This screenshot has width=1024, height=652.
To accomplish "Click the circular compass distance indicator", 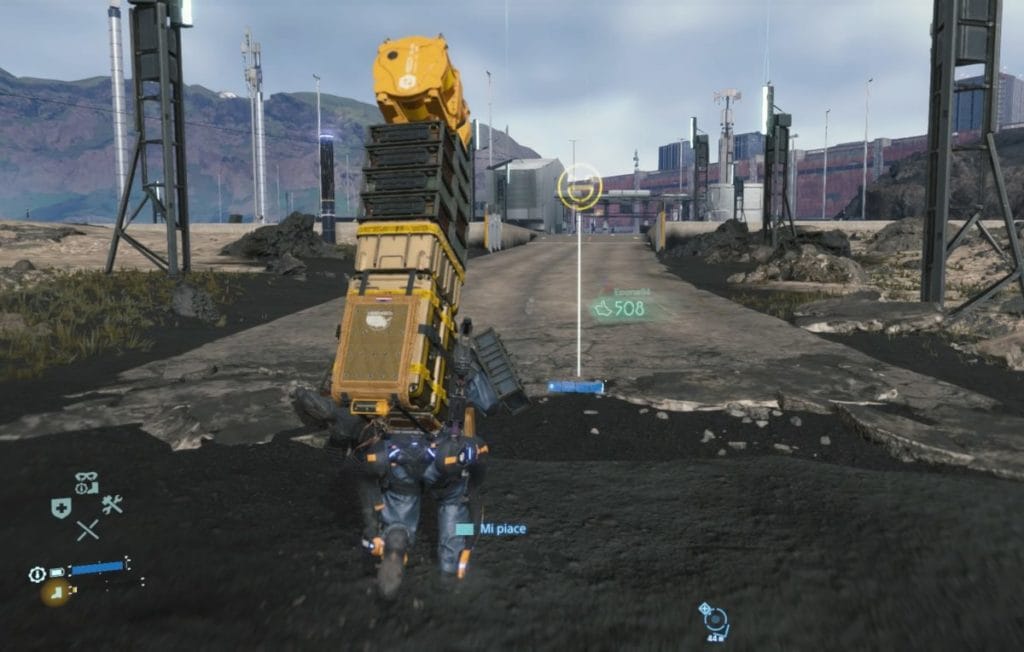I will pos(715,620).
